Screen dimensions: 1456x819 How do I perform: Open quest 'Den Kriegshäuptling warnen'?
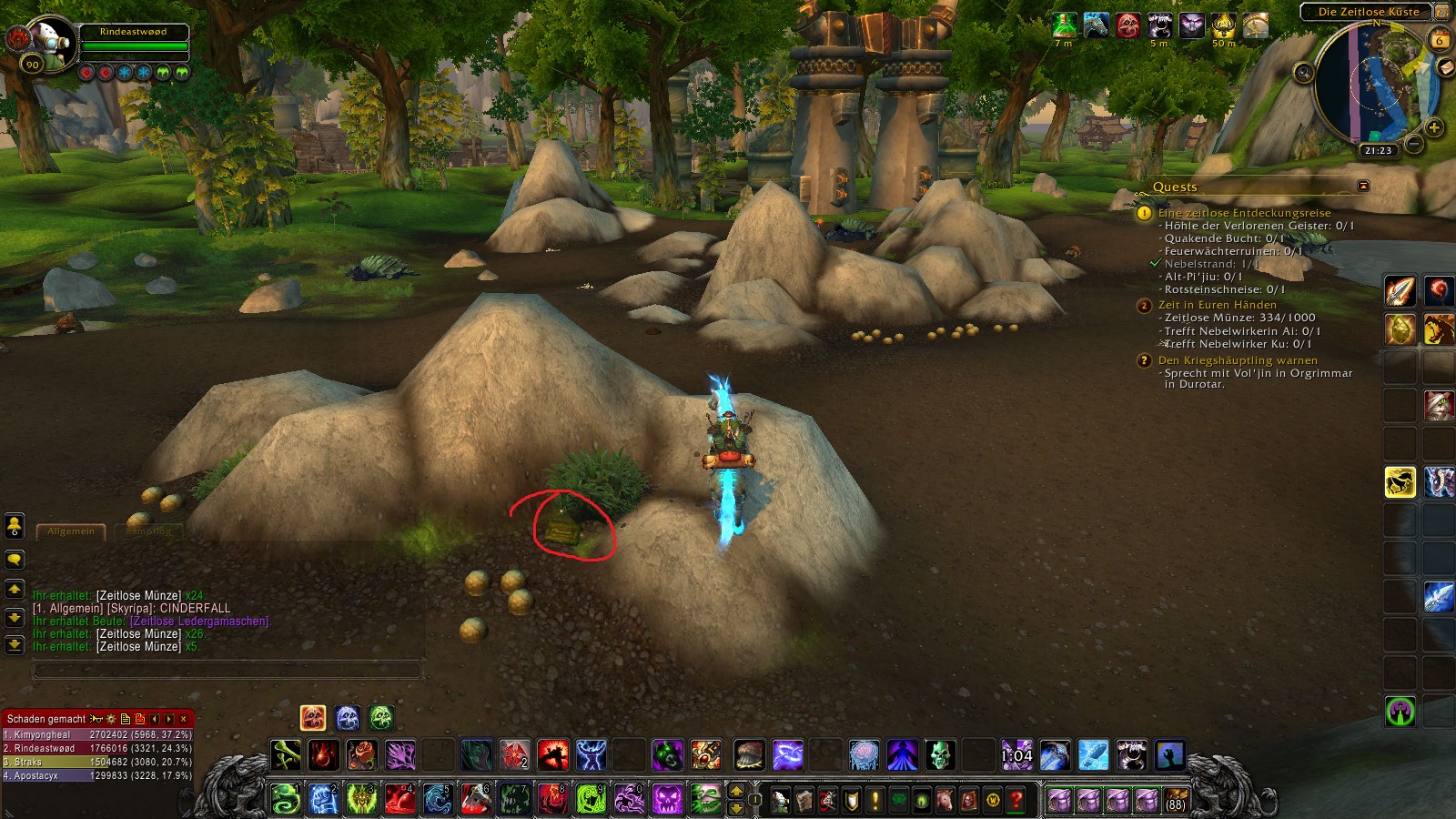click(x=1237, y=360)
